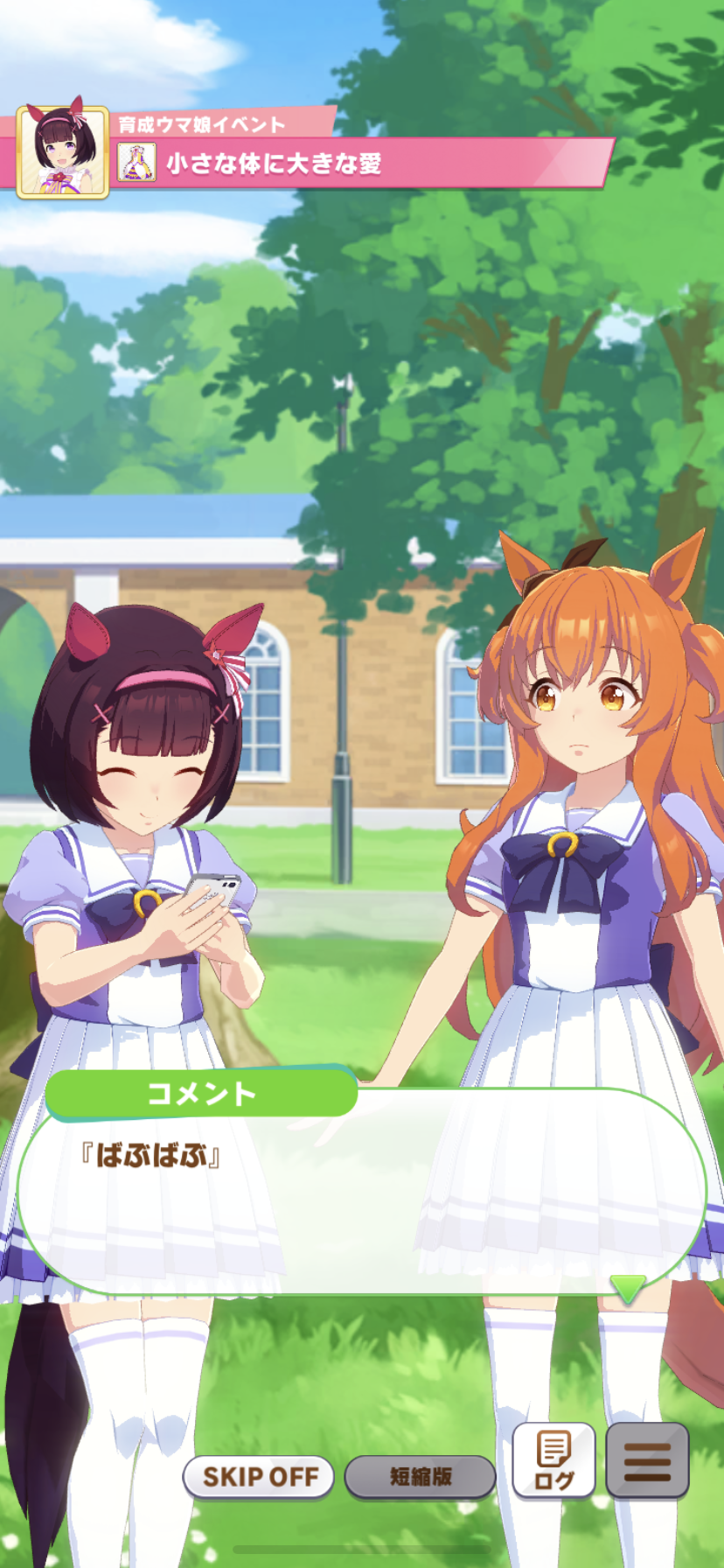Screen dimensions: 724x1568
Task: Advance dialogue with the green arrow
Action: (x=626, y=1288)
